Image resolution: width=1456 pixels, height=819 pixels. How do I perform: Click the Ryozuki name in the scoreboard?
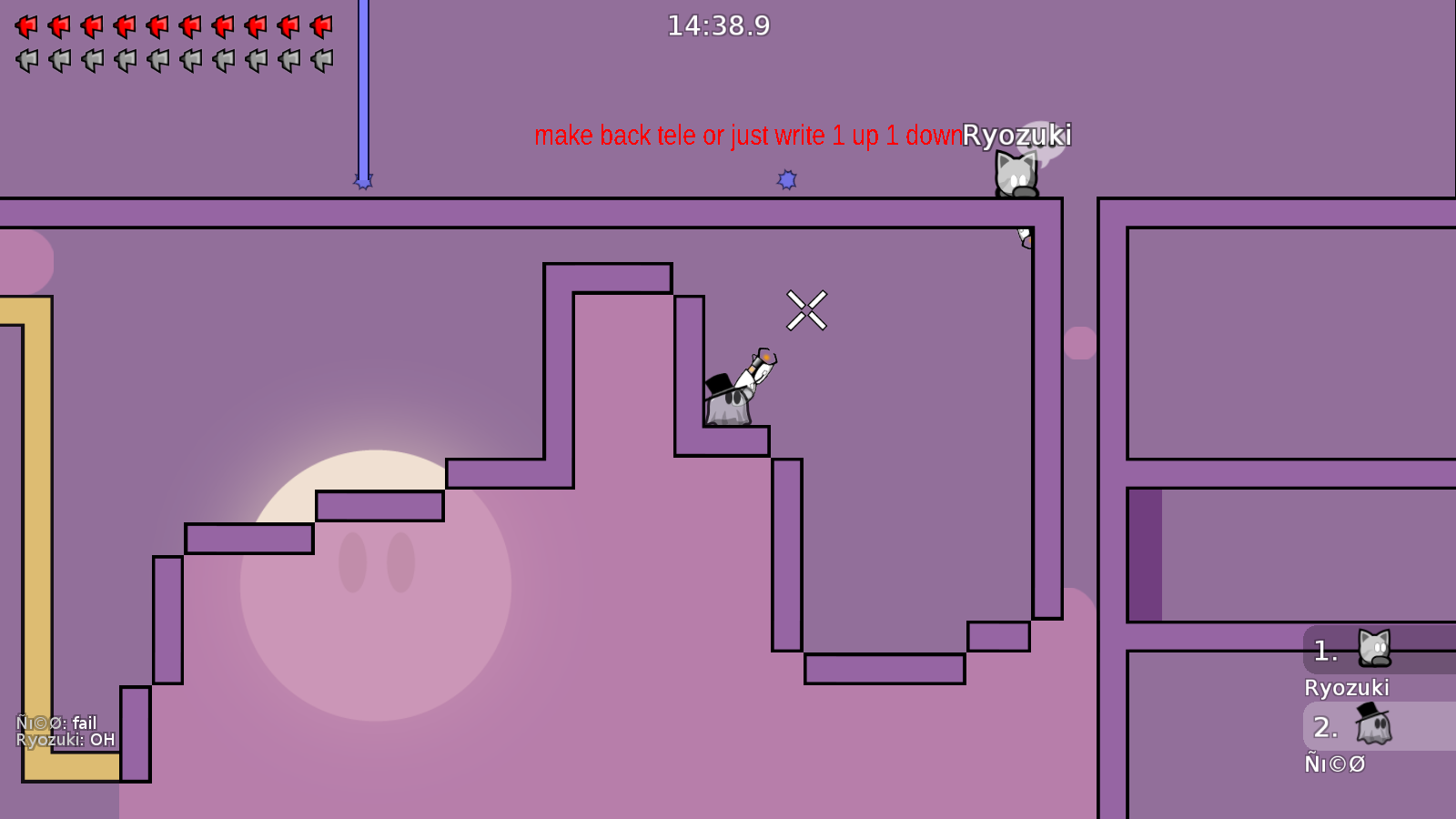[1348, 688]
